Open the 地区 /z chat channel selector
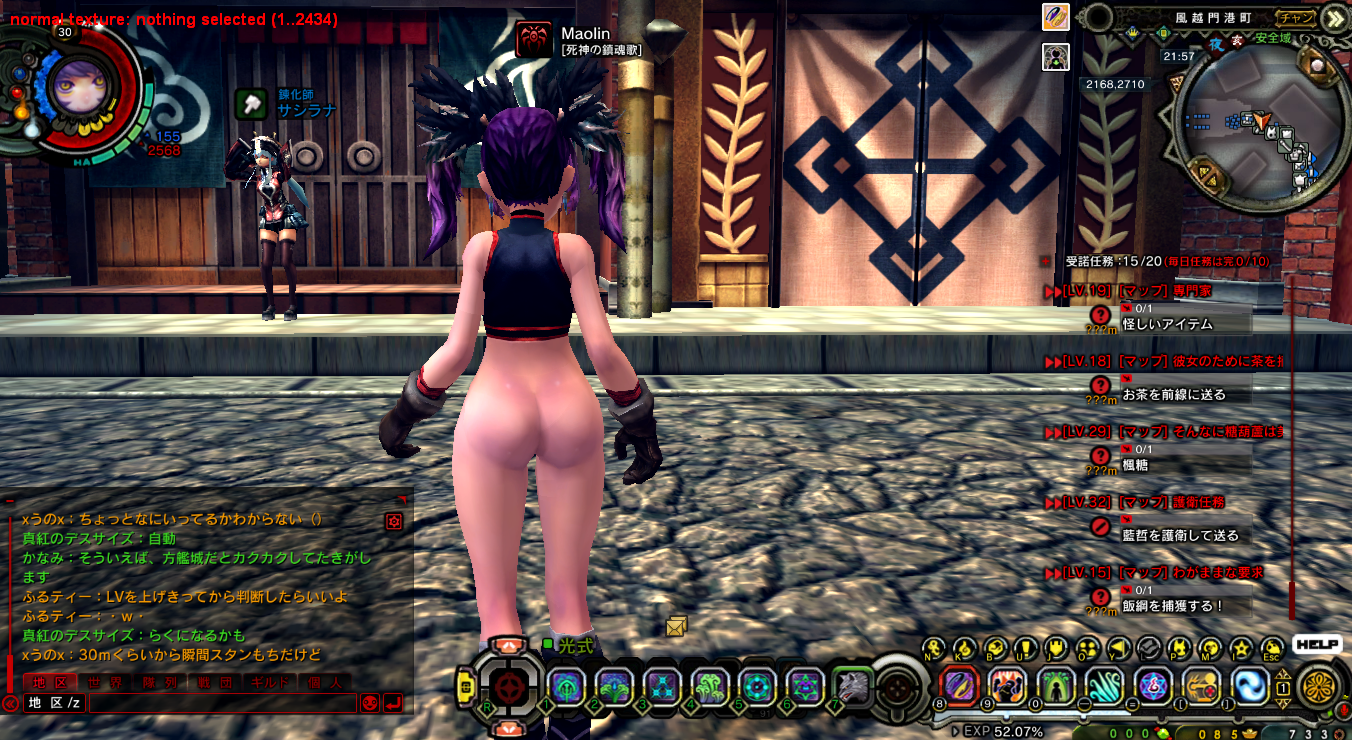 [x=55, y=703]
